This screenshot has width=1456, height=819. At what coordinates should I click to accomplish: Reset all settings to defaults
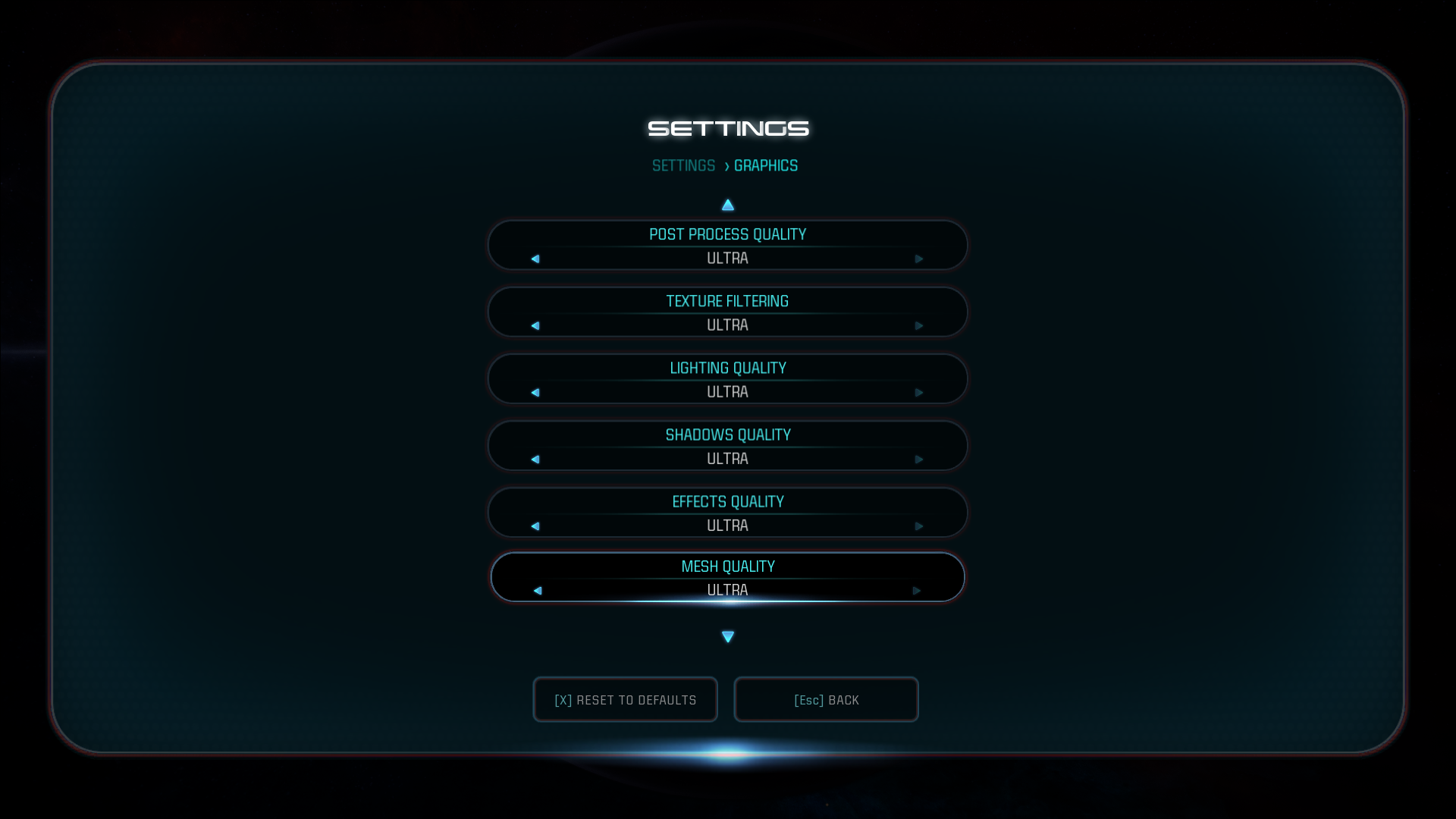pyautogui.click(x=625, y=699)
